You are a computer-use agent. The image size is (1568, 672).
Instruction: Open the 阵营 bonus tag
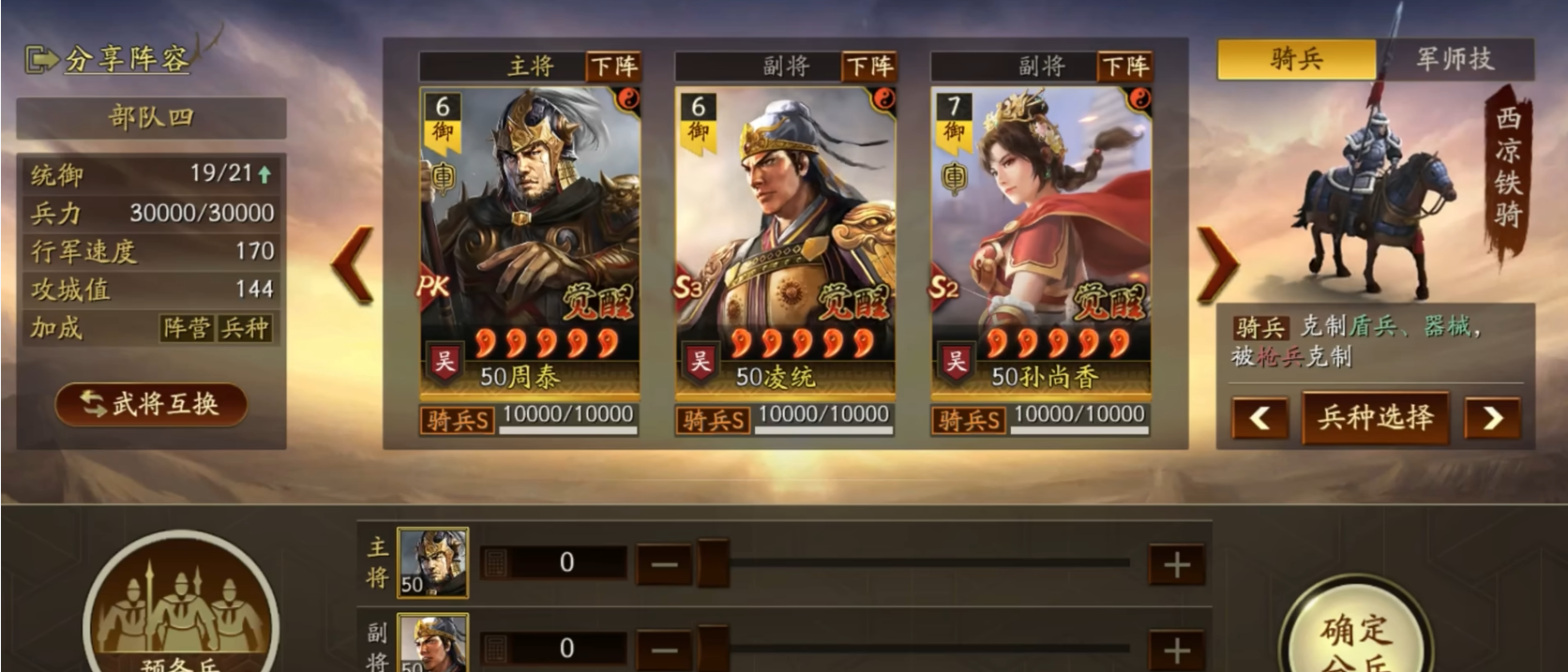tap(187, 328)
